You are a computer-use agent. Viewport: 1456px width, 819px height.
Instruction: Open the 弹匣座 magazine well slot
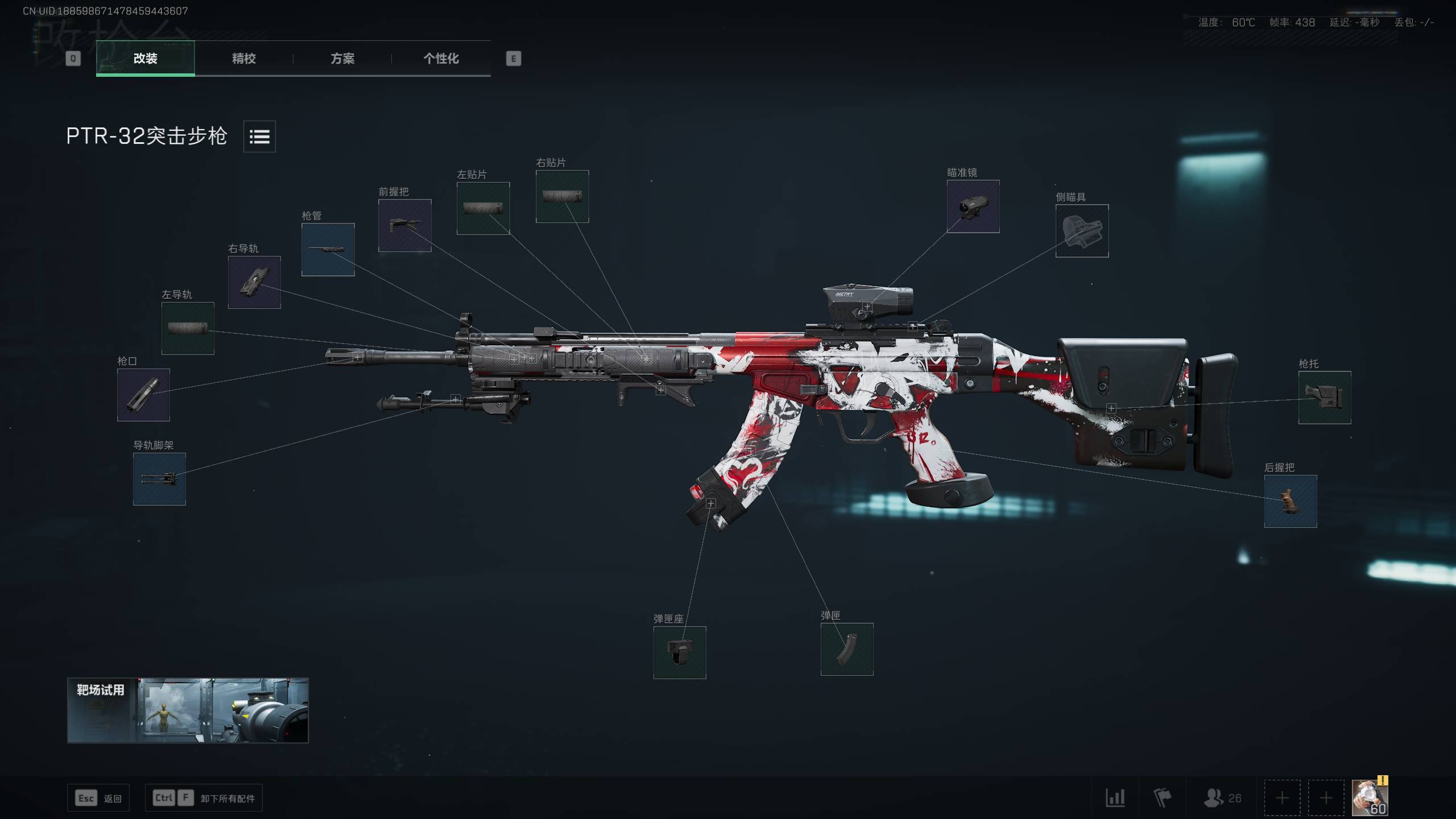click(679, 652)
